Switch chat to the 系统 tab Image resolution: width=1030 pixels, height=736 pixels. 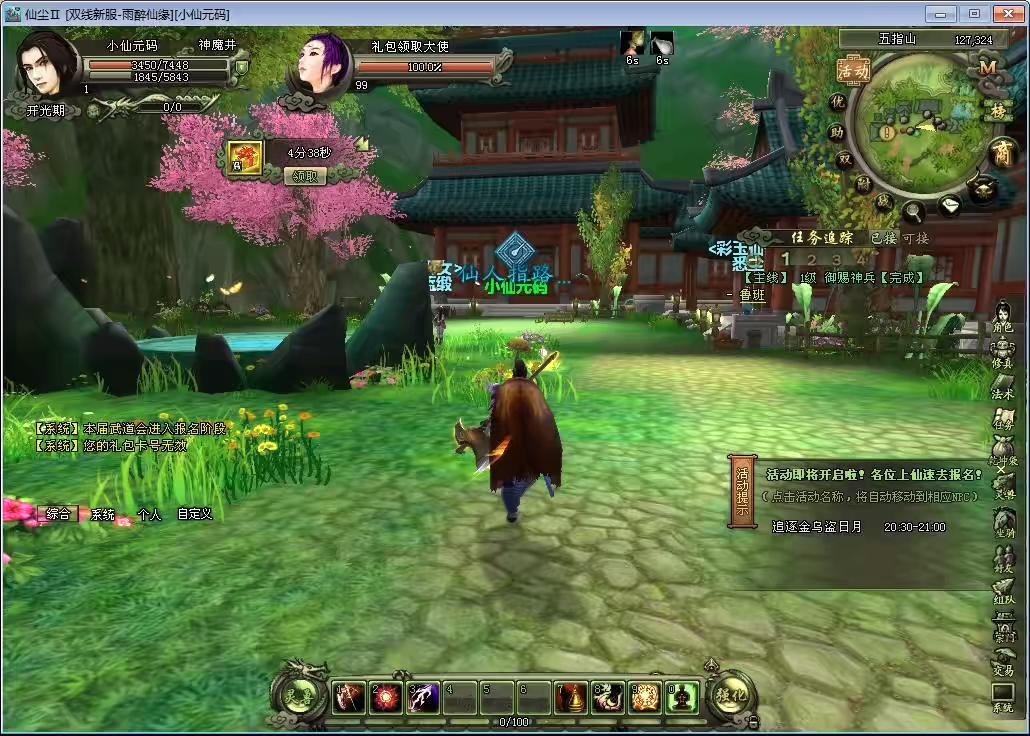click(103, 514)
